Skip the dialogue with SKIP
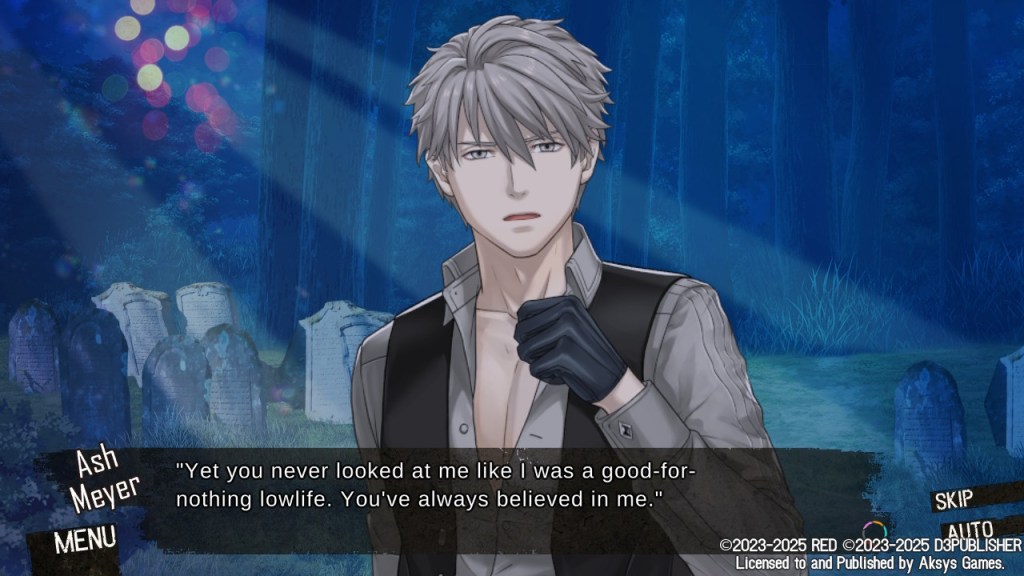 960,499
